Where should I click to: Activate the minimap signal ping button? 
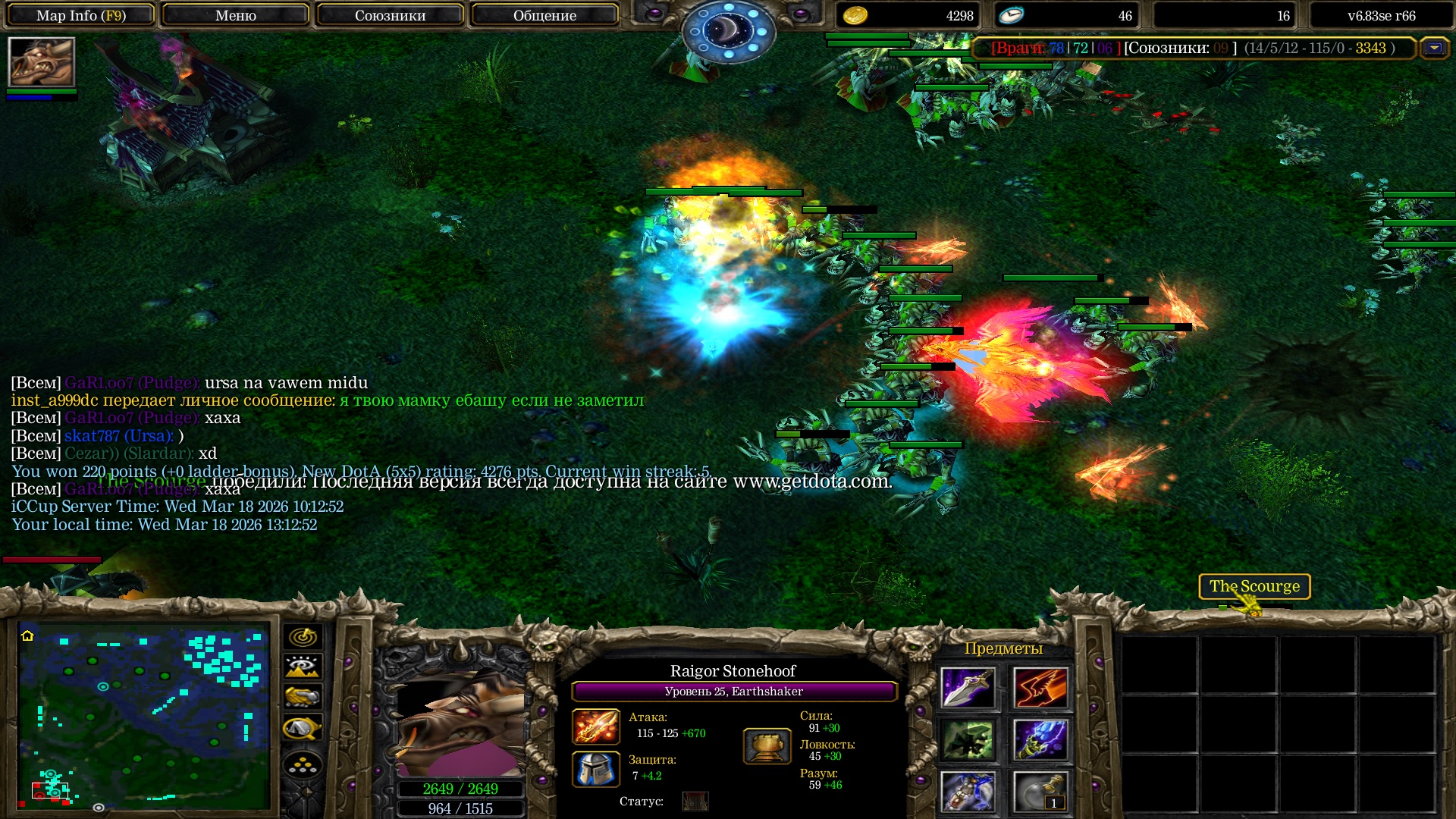click(303, 637)
